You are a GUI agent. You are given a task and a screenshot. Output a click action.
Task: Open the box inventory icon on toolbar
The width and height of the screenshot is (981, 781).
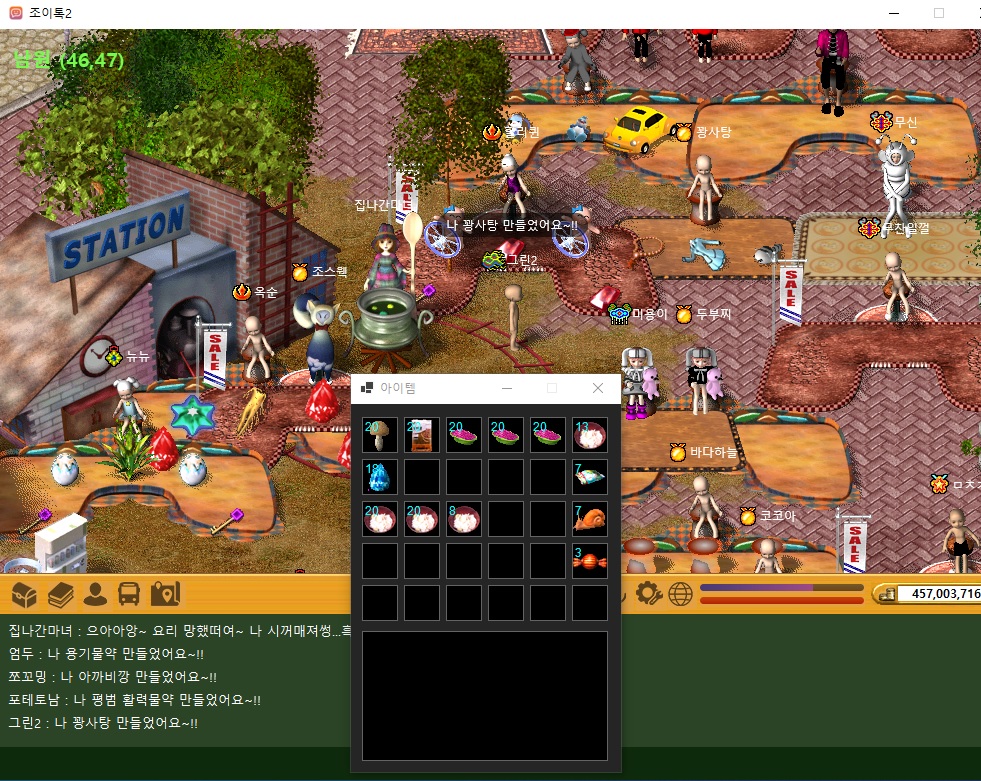click(x=25, y=595)
